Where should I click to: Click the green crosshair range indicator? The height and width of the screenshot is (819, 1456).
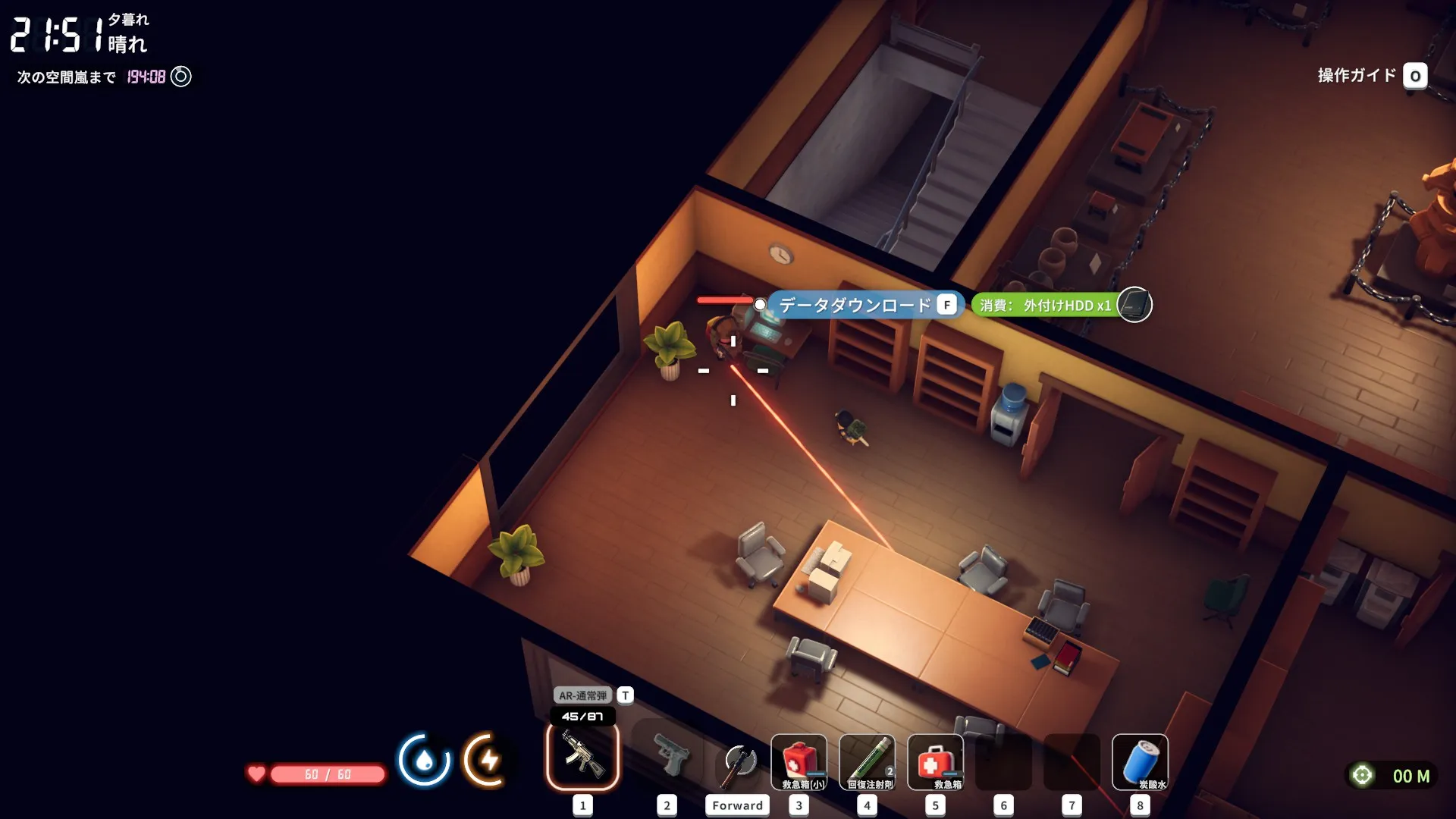[1362, 775]
